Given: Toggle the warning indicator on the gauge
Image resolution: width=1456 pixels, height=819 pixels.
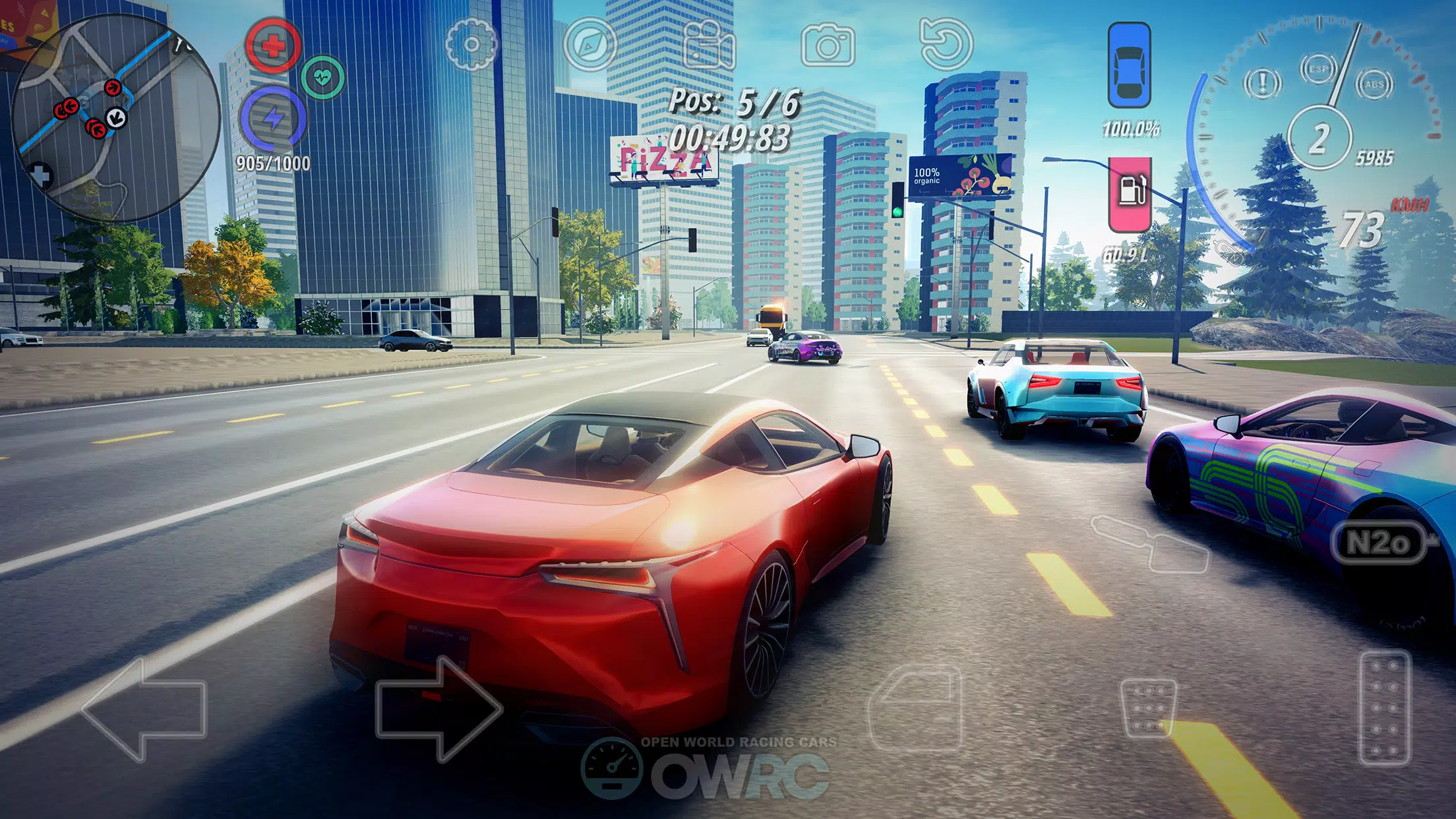Looking at the screenshot, I should (1263, 84).
